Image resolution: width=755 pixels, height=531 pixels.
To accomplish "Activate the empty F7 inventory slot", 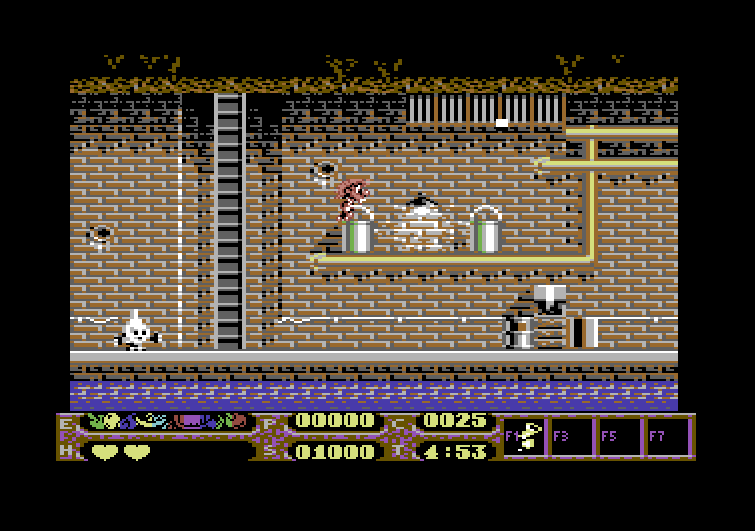I will 668,438.
